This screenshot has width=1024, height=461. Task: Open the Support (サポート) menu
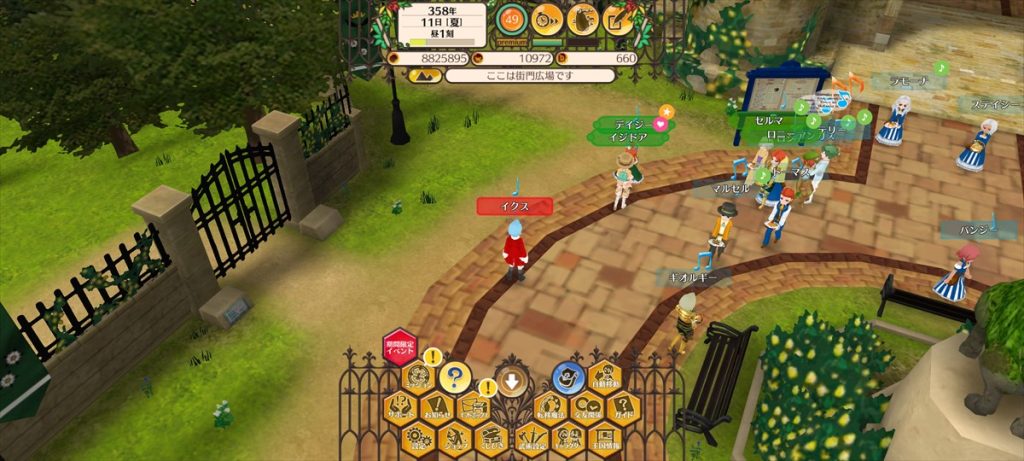[x=399, y=407]
